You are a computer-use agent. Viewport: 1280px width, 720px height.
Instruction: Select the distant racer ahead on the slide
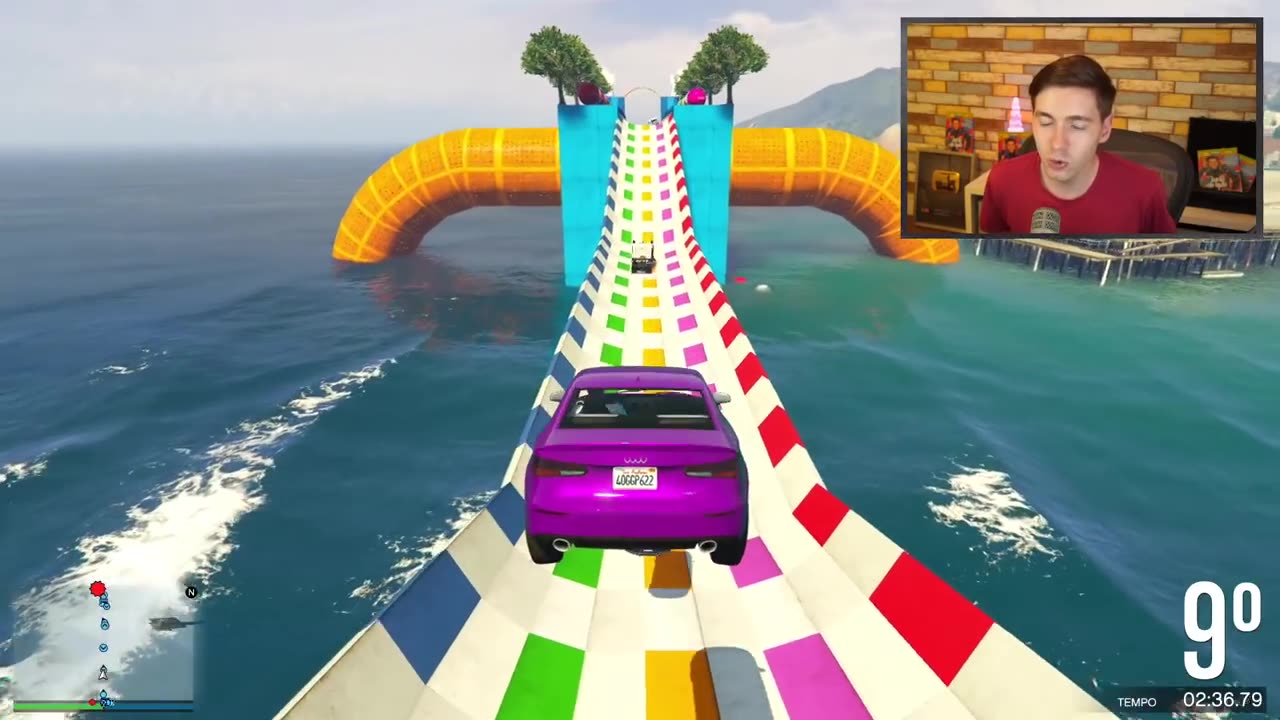(645, 257)
